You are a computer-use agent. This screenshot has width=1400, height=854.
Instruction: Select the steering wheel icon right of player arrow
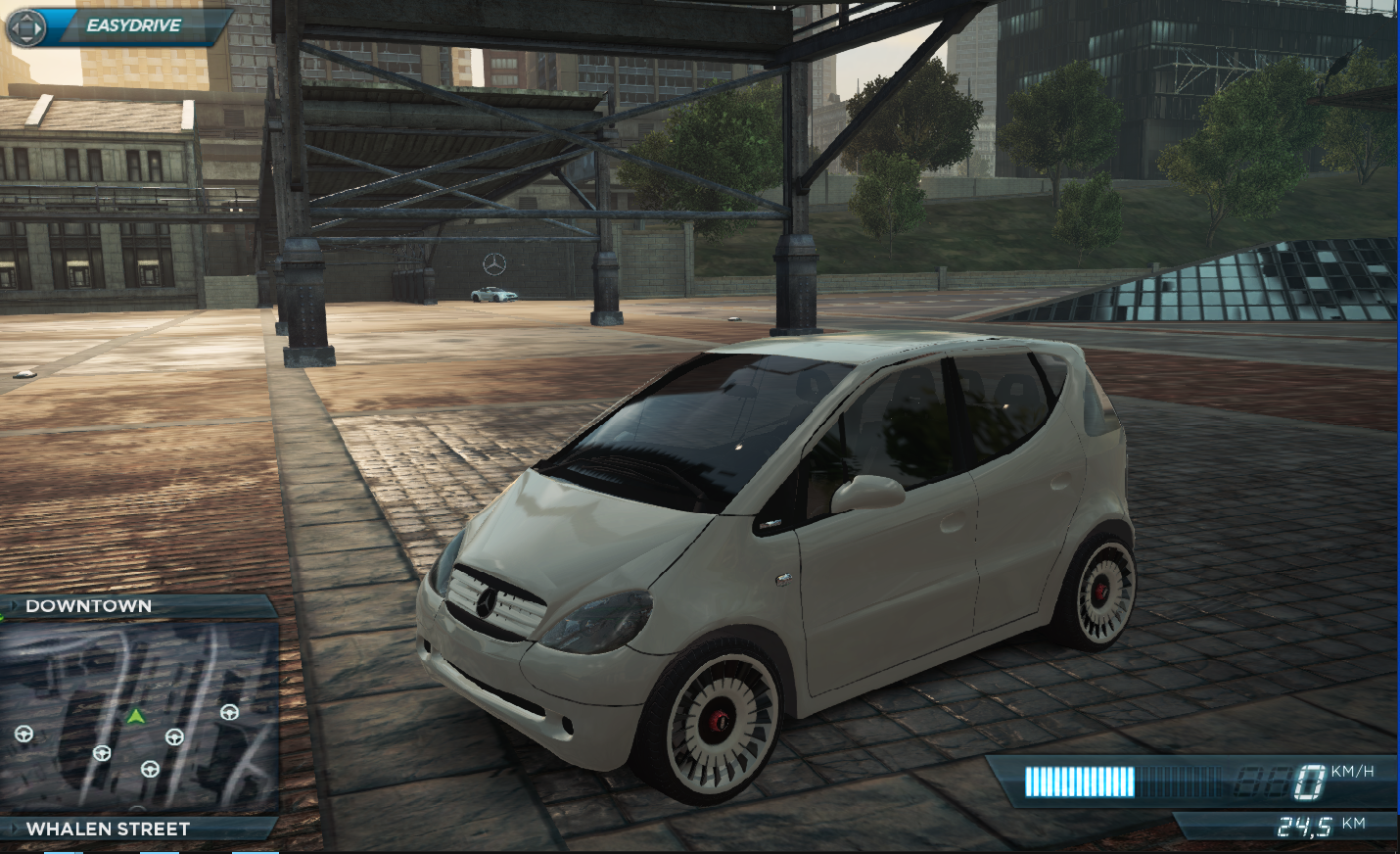pyautogui.click(x=175, y=736)
